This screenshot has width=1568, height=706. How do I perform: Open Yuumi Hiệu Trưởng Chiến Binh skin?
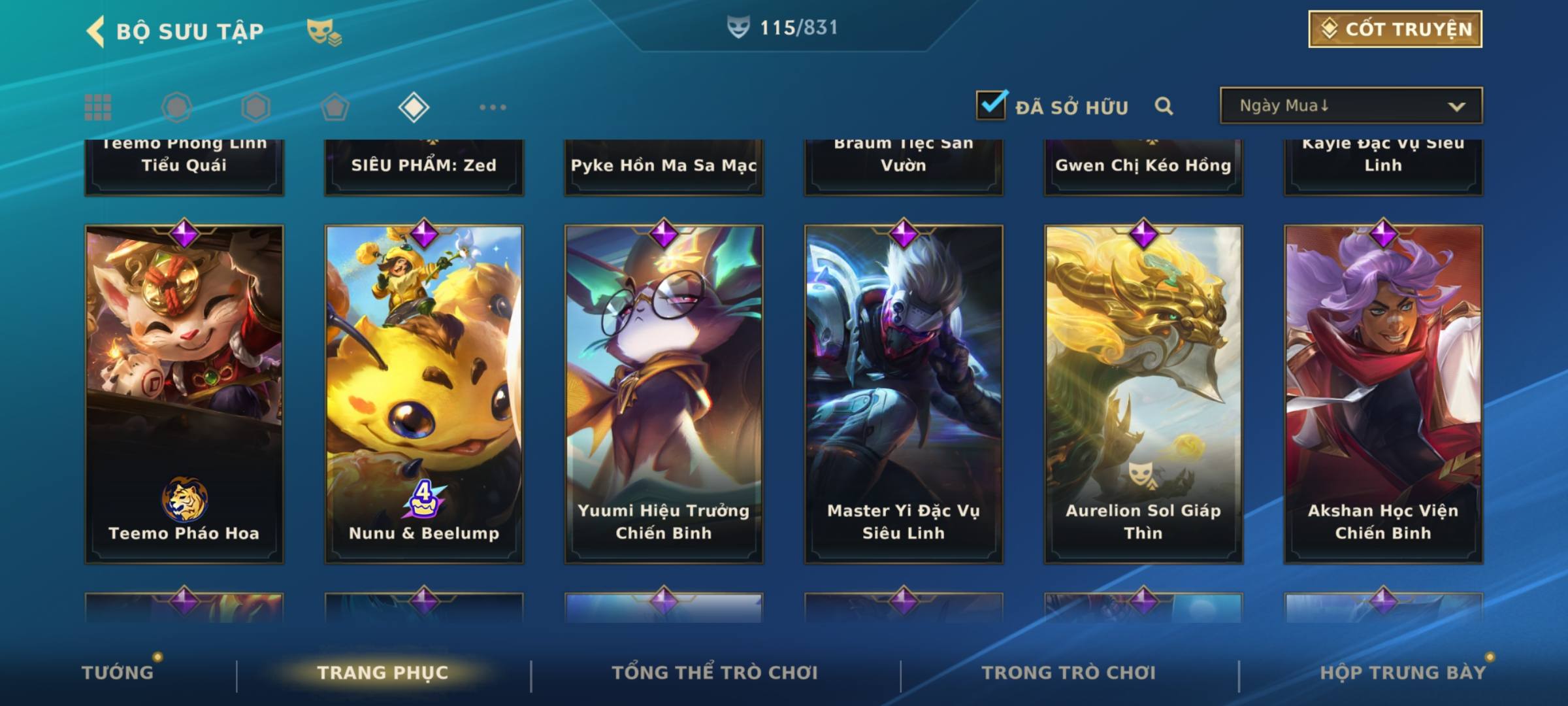click(664, 394)
